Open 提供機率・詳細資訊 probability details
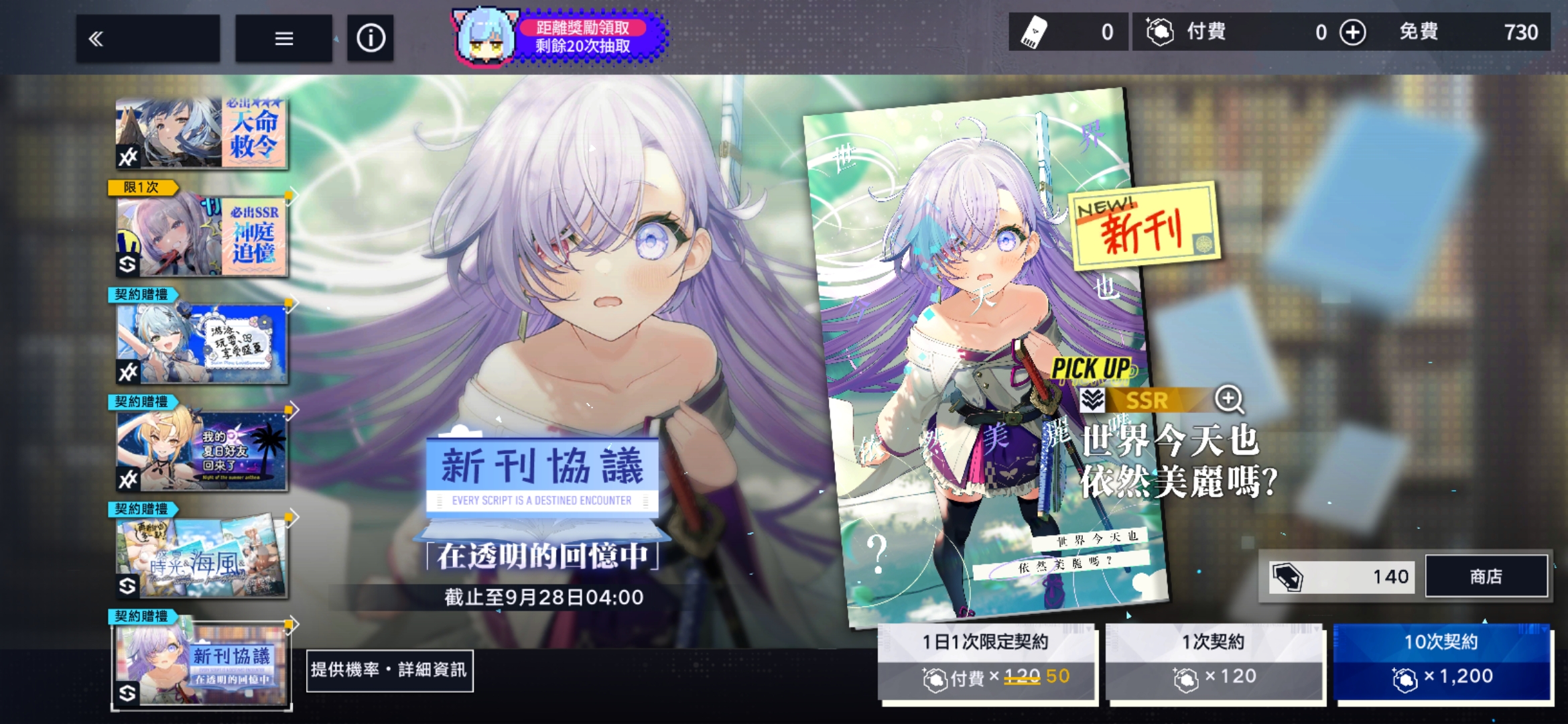Image resolution: width=1568 pixels, height=724 pixels. click(389, 670)
